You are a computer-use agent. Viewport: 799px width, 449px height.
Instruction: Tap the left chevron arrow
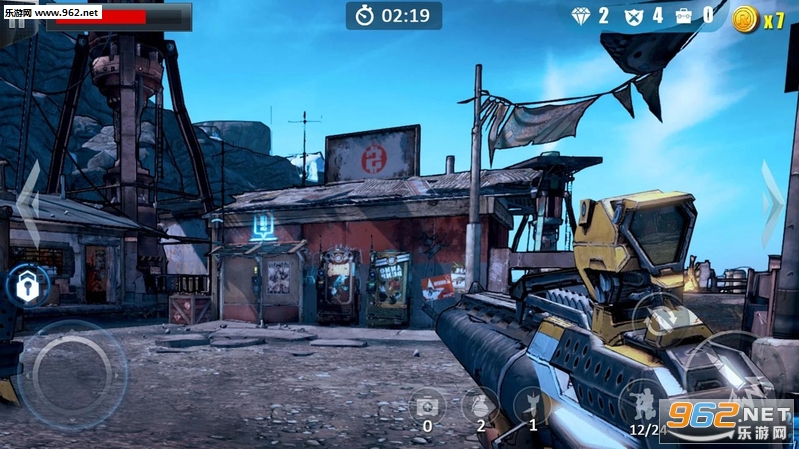point(28,204)
